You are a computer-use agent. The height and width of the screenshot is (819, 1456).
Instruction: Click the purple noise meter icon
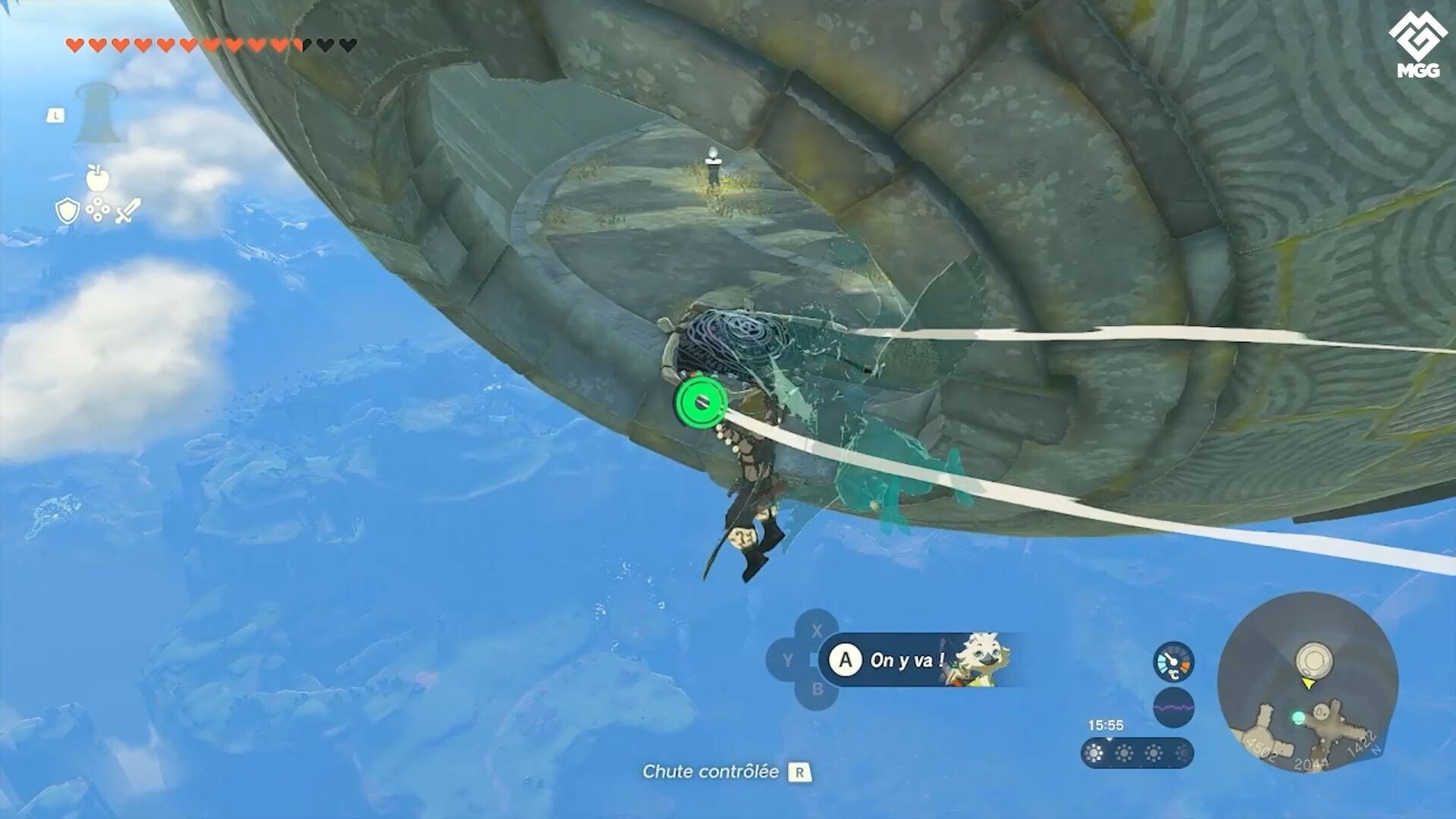tap(1173, 708)
